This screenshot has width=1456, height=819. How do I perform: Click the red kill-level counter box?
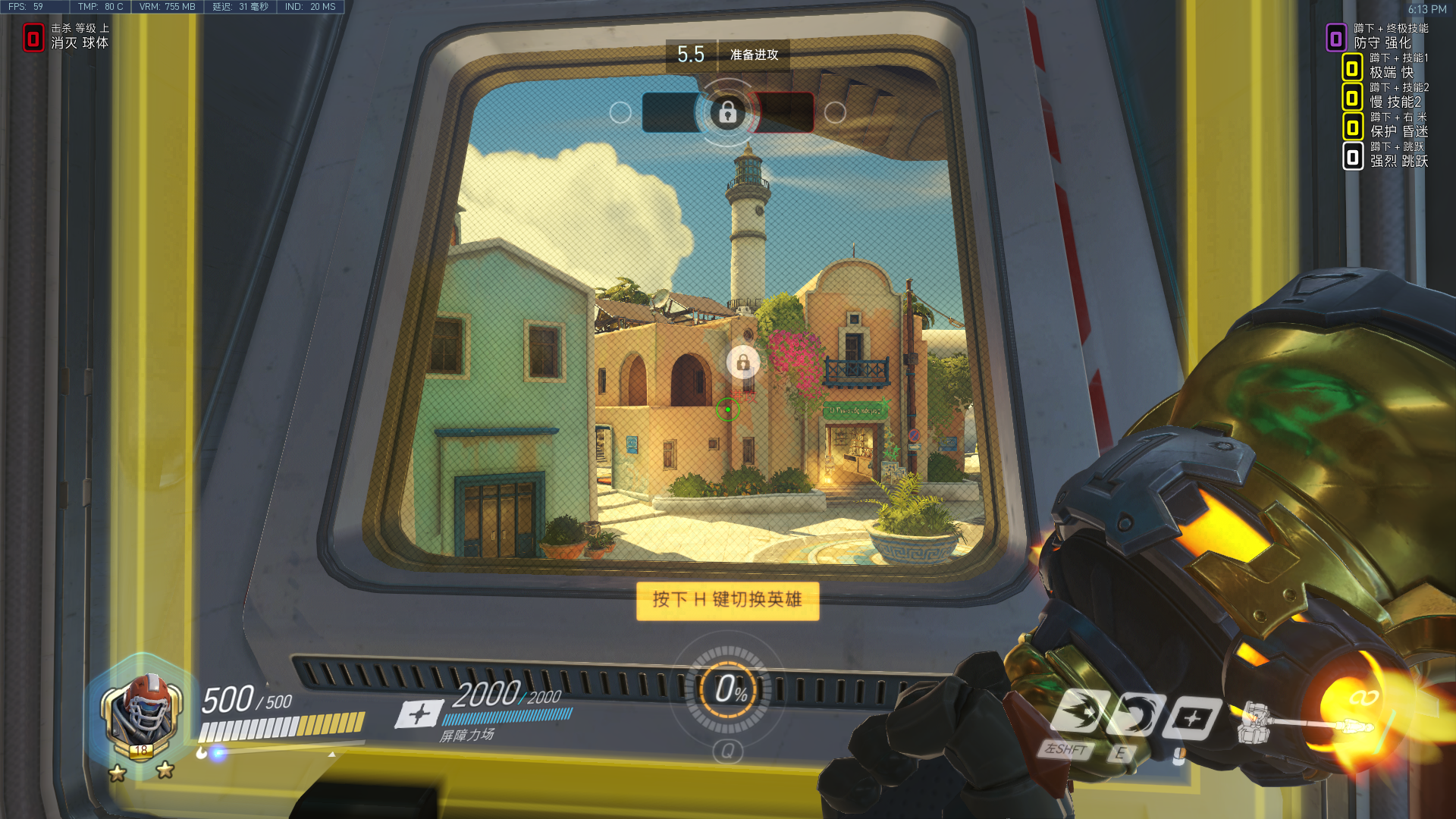(33, 38)
